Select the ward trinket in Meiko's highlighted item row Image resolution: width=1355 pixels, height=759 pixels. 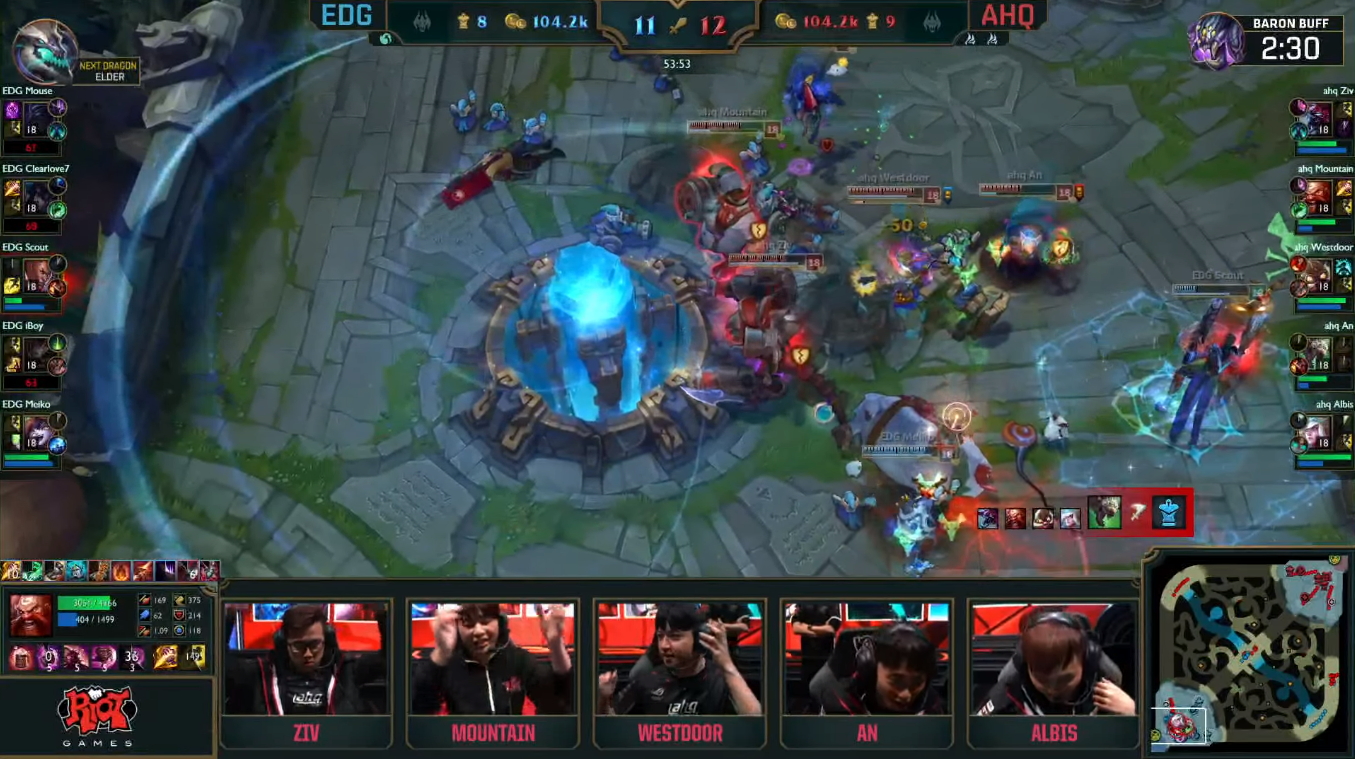[x=1165, y=513]
